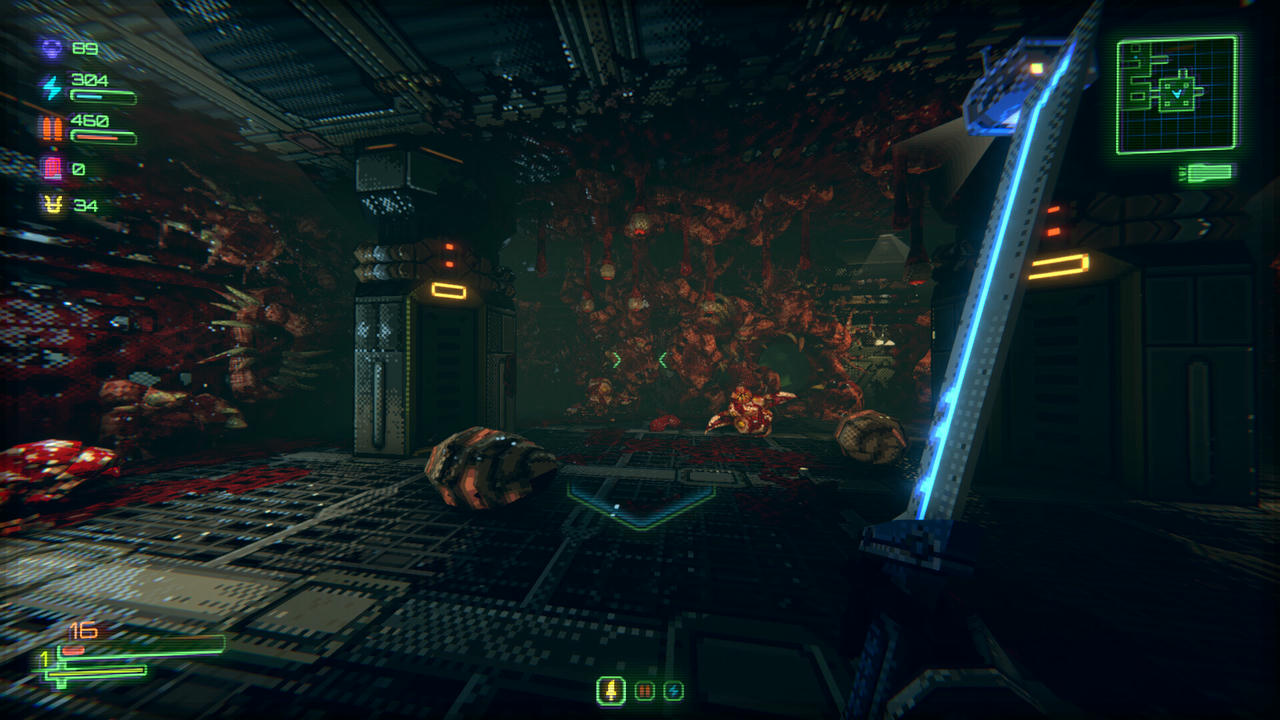Viewport: 1280px width, 720px height.
Task: Select the gold trophy icon showing 34
Action: 52,204
